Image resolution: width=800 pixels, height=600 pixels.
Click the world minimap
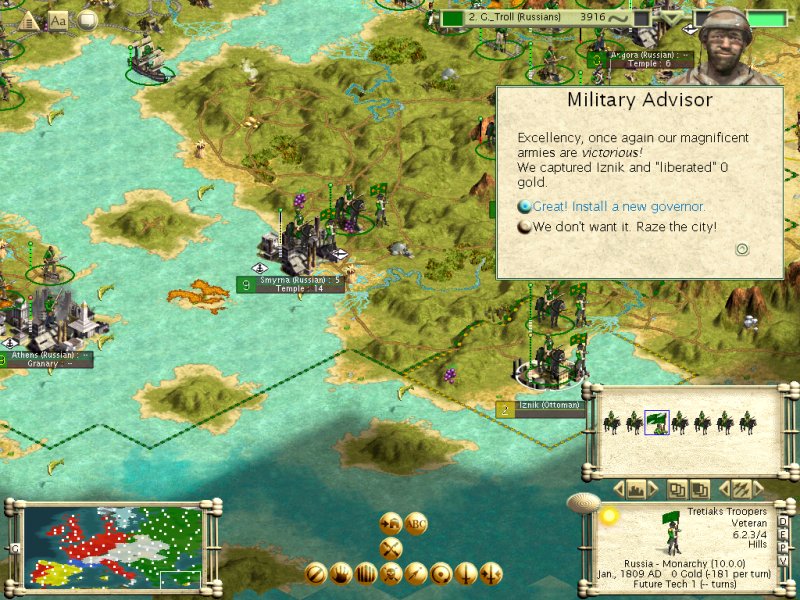pos(112,545)
